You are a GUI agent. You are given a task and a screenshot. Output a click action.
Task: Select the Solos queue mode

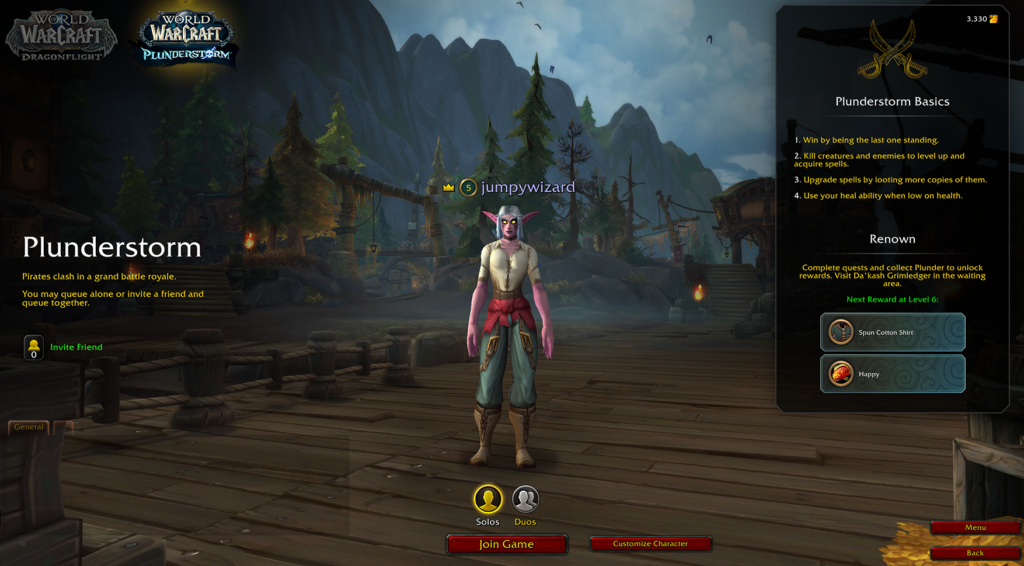[488, 498]
